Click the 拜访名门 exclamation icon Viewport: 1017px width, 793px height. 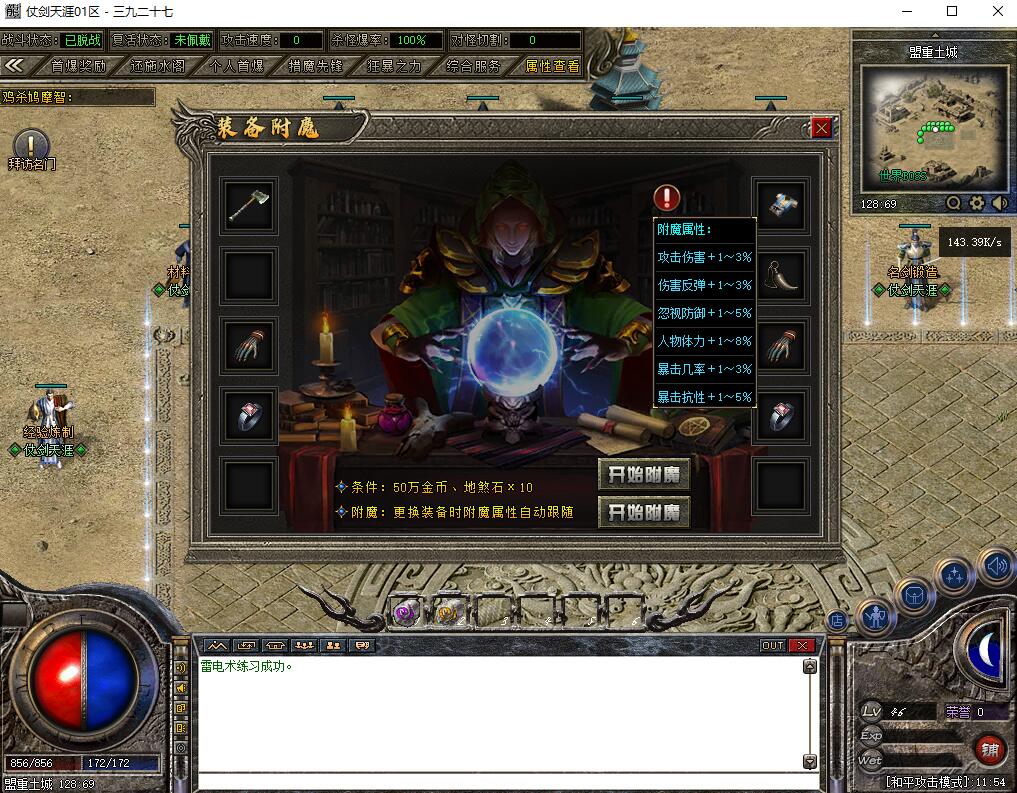(31, 144)
